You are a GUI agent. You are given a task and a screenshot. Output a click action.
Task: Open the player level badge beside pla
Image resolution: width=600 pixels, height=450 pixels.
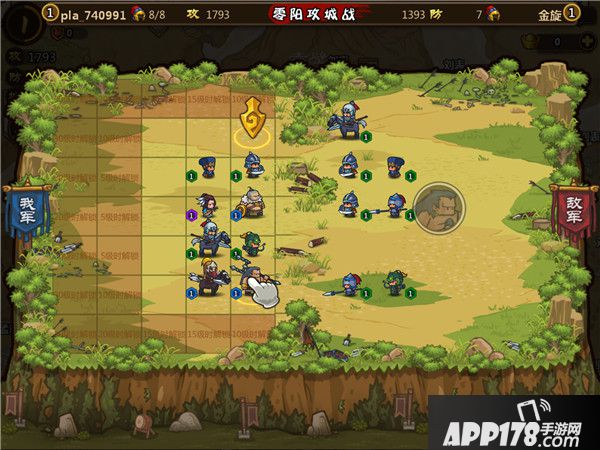point(50,13)
